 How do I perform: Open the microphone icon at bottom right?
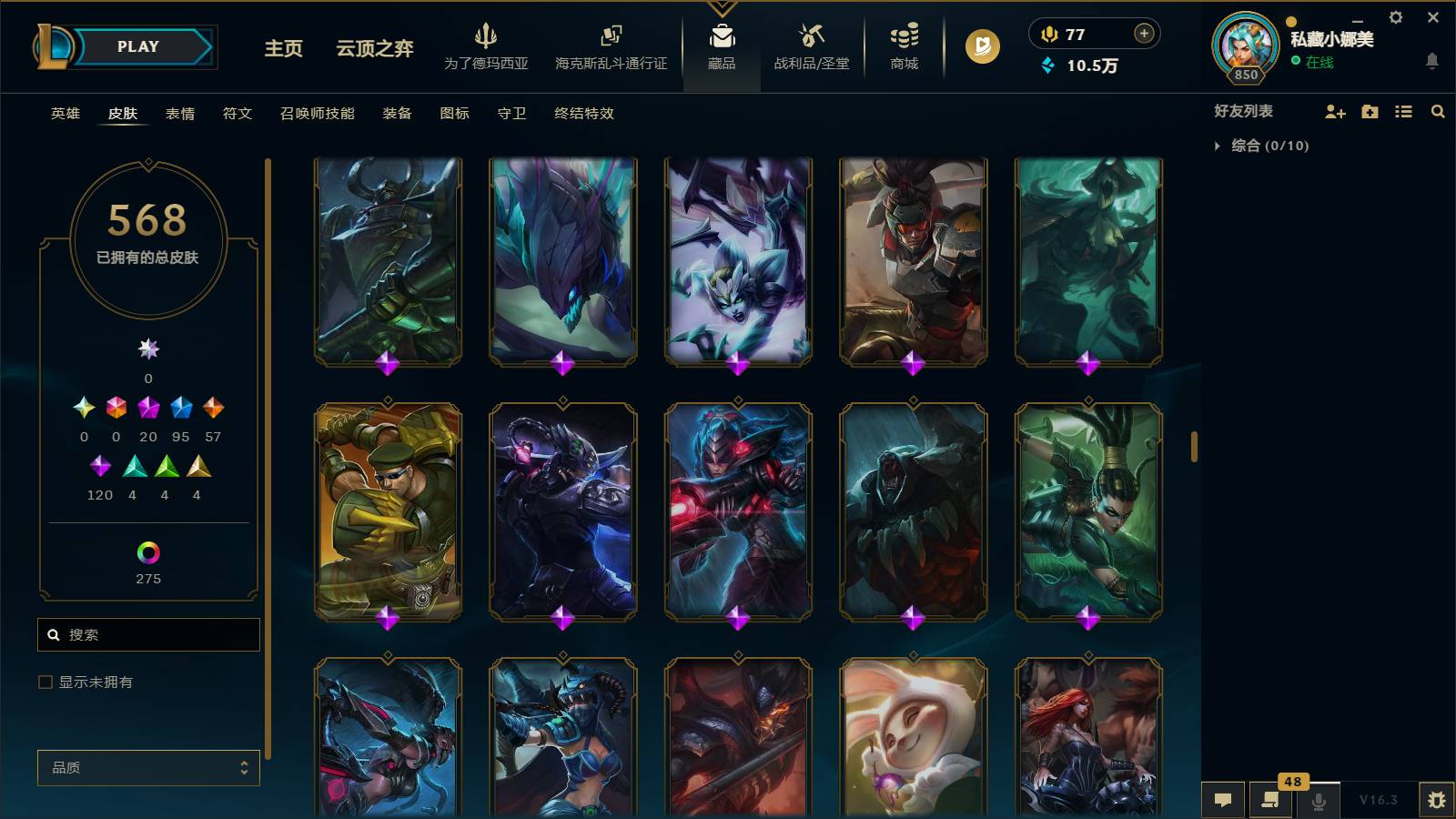pos(1317,800)
